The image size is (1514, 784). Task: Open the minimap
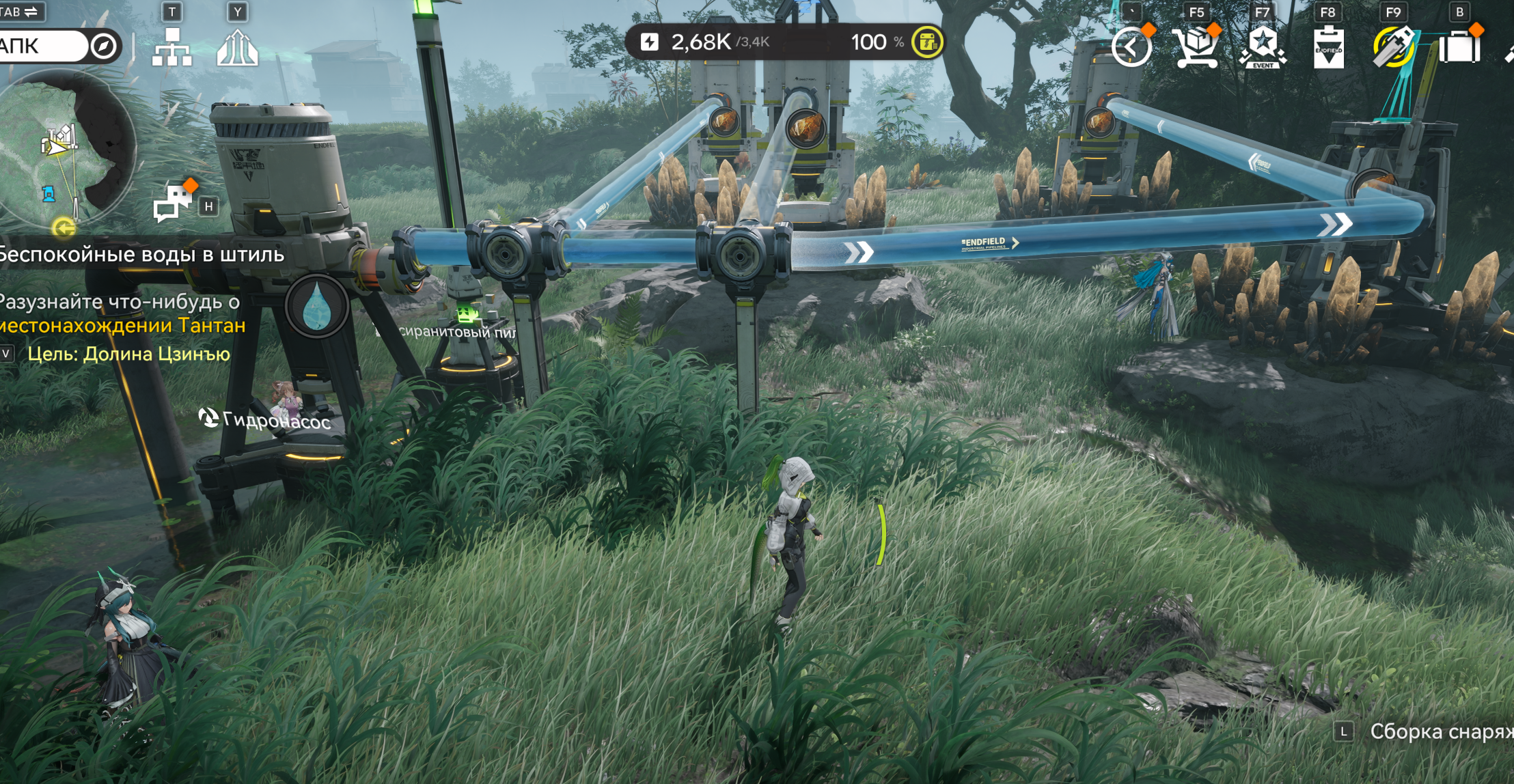pyautogui.click(x=65, y=147)
